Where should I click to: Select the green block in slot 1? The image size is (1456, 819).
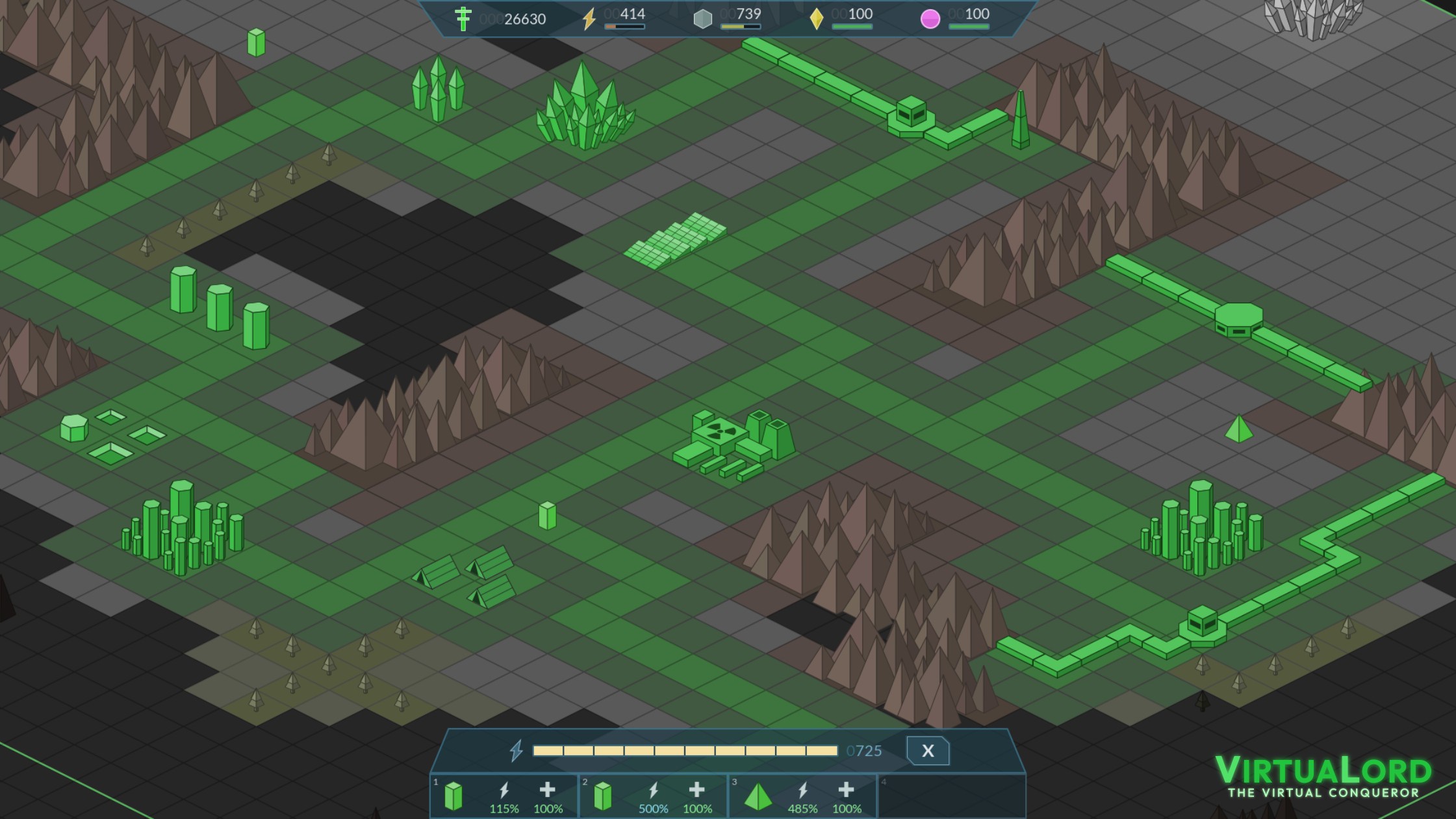(453, 796)
